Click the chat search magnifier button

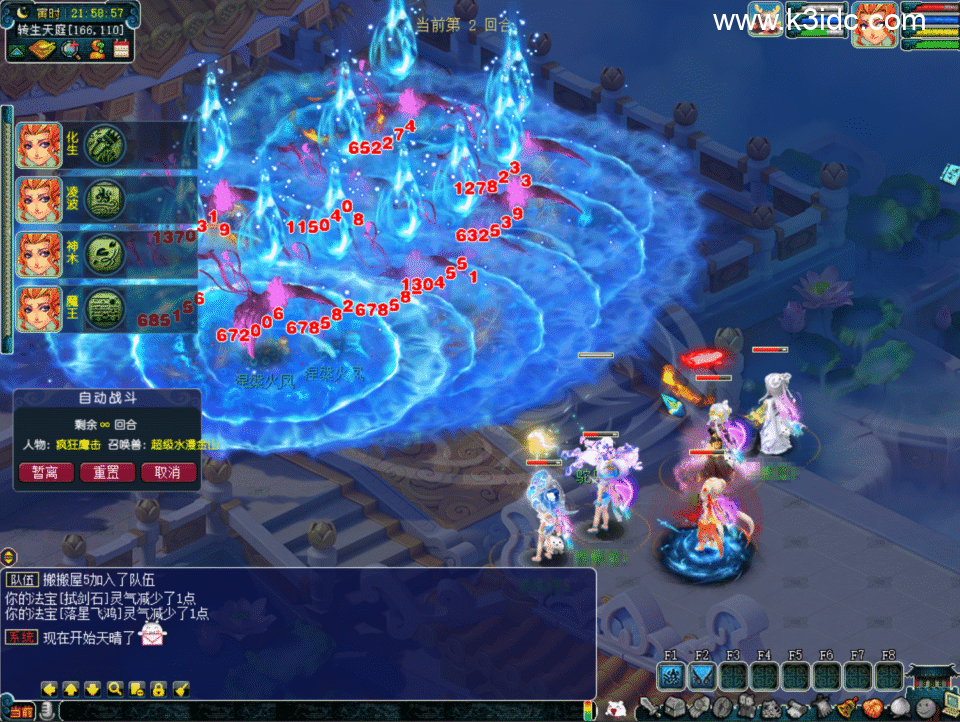[115, 688]
